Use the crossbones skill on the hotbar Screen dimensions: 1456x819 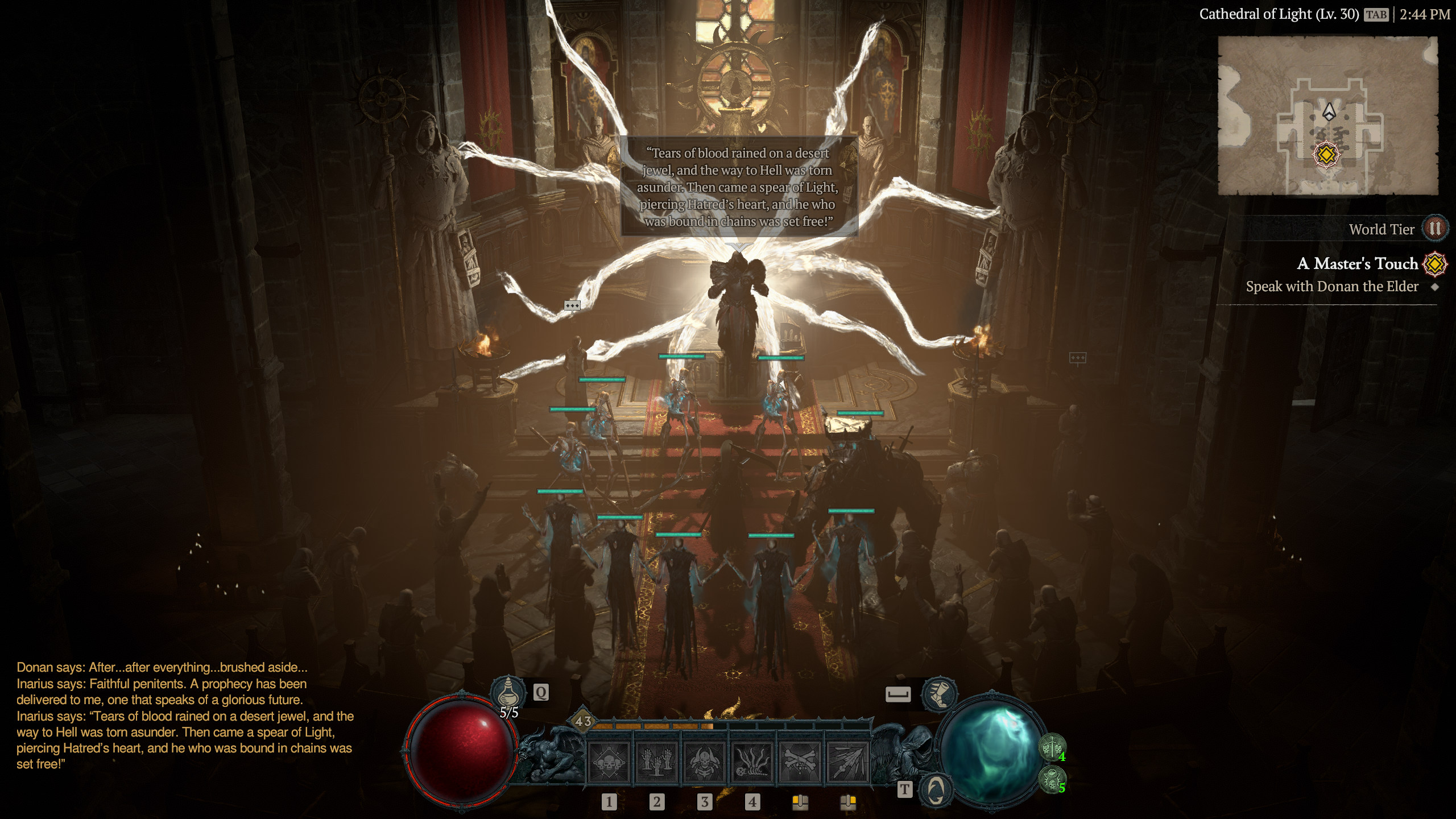800,762
